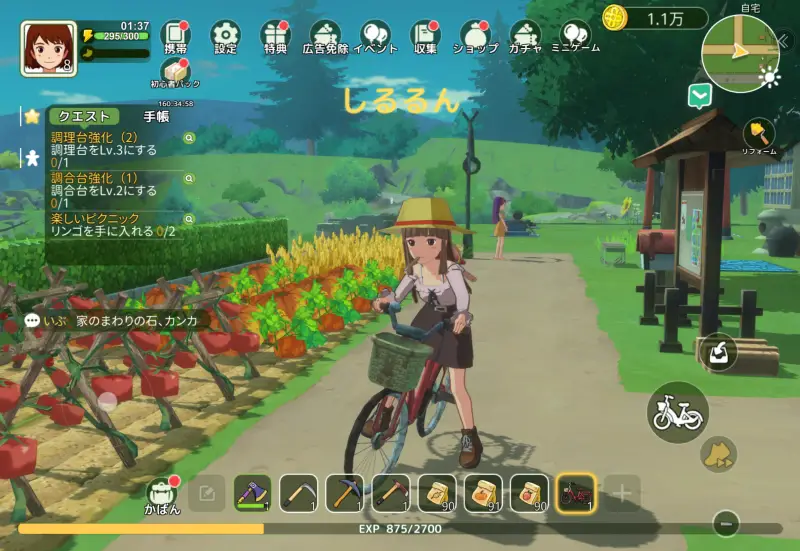Open the ガチャ gacha menu

click(x=525, y=35)
